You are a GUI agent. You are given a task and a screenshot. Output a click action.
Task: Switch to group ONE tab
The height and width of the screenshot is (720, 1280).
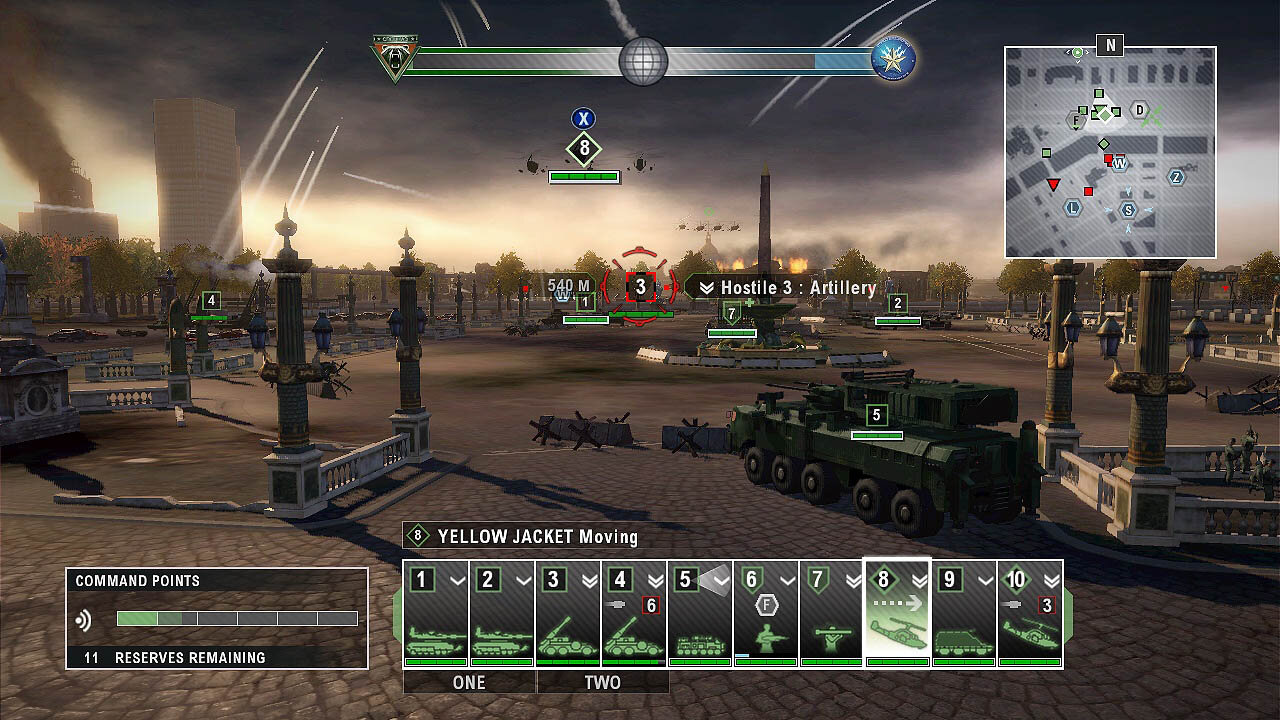pos(469,683)
